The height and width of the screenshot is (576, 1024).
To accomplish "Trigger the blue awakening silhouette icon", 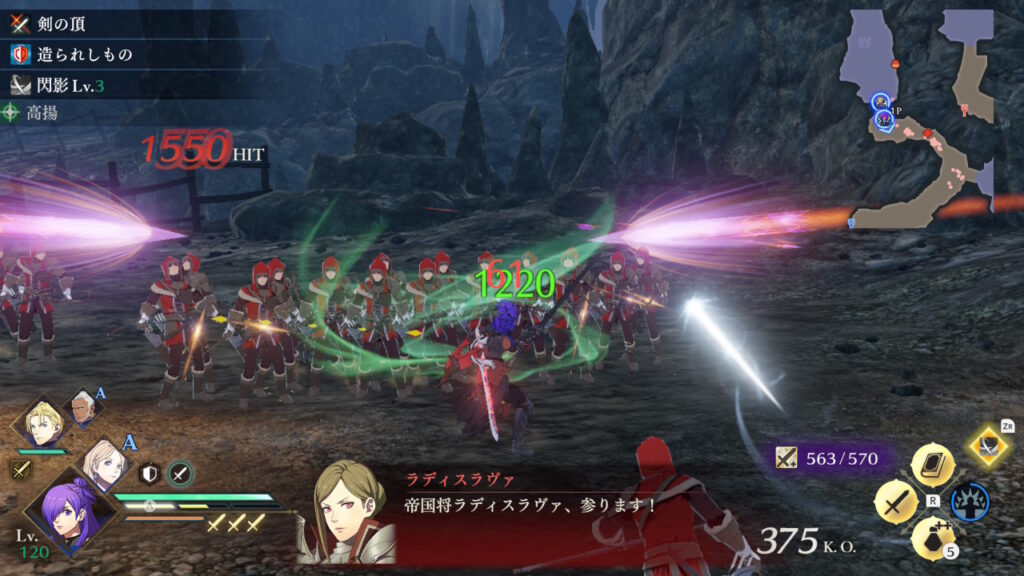I will 969,502.
